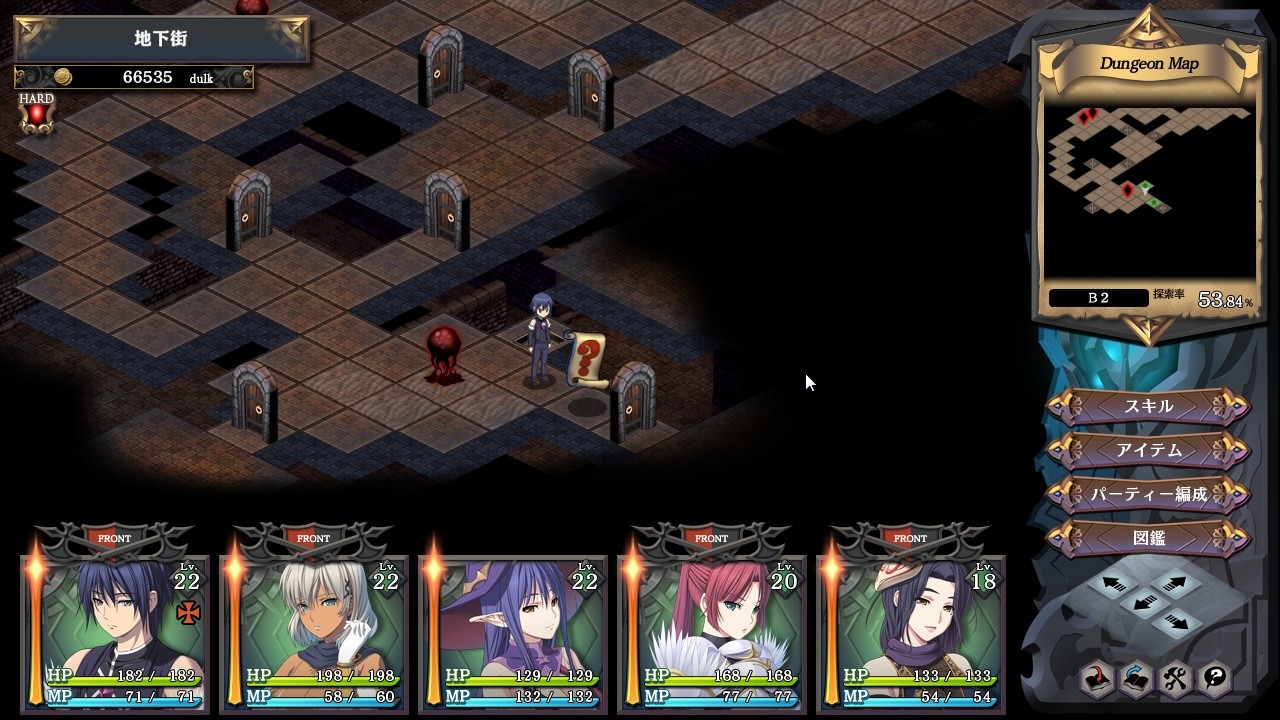Viewport: 1280px width, 720px height.
Task: Open help with the question mark icon
Action: 1214,679
